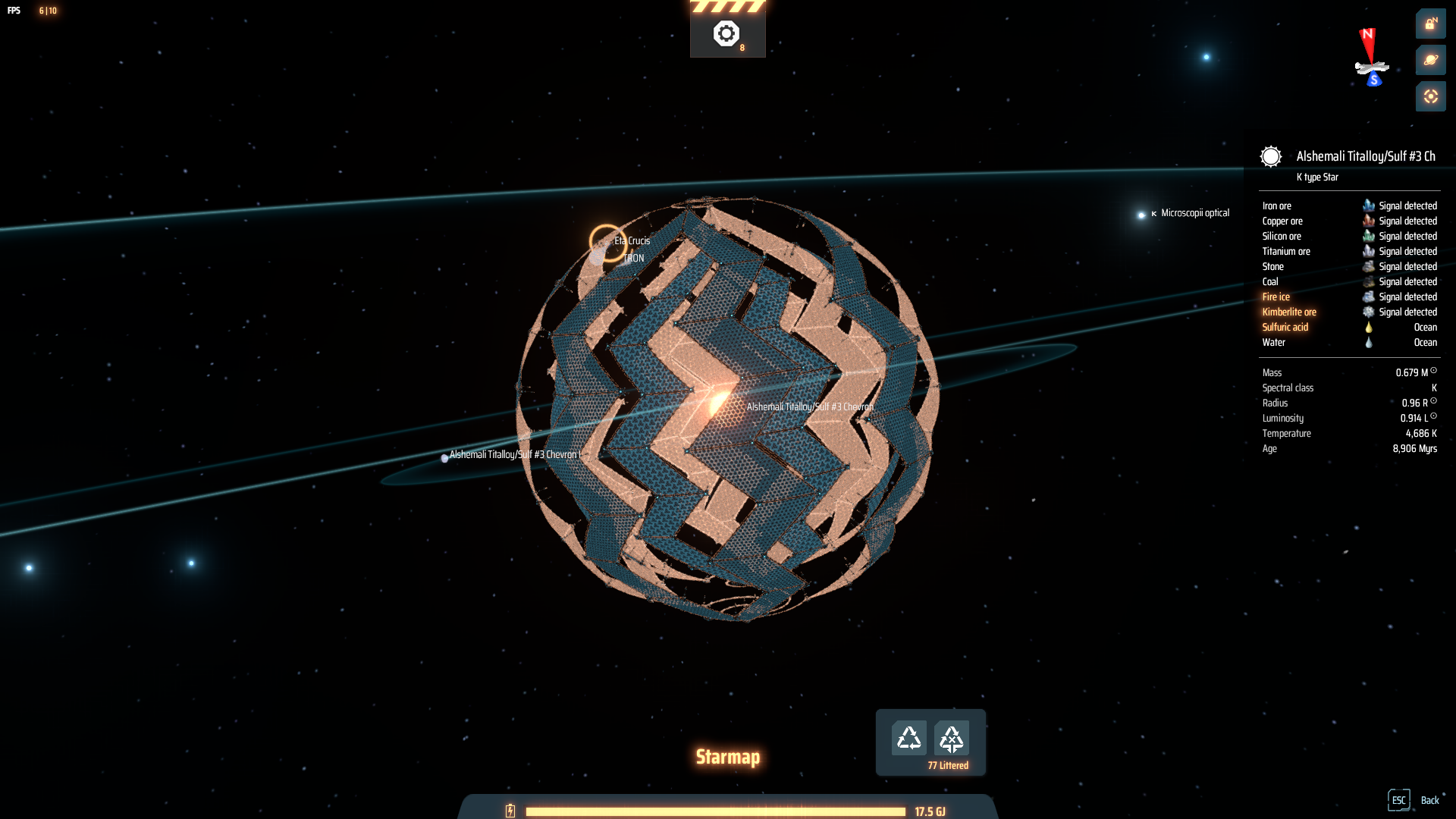Image resolution: width=1456 pixels, height=819 pixels.
Task: Click the 77 Littered counter
Action: click(947, 765)
